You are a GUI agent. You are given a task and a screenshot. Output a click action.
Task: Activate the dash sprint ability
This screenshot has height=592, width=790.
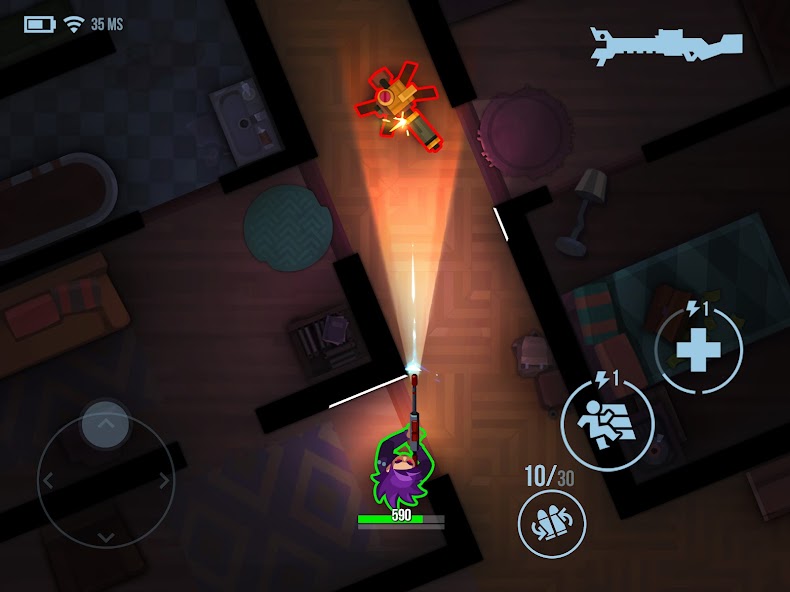(607, 423)
